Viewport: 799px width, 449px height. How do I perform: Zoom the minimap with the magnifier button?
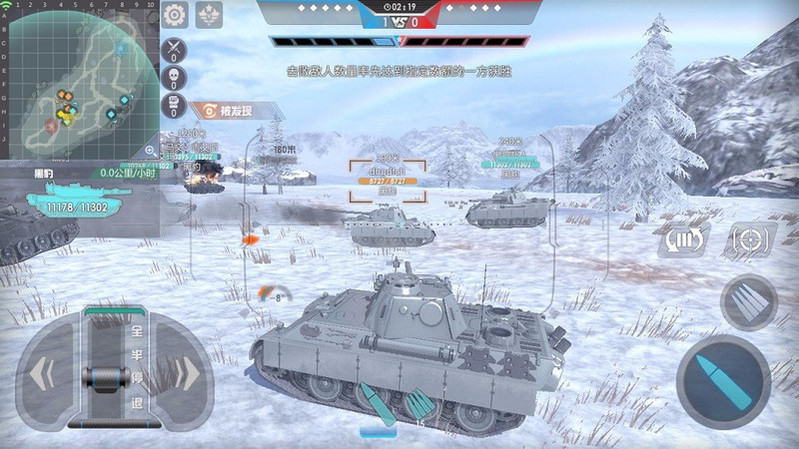(150, 150)
